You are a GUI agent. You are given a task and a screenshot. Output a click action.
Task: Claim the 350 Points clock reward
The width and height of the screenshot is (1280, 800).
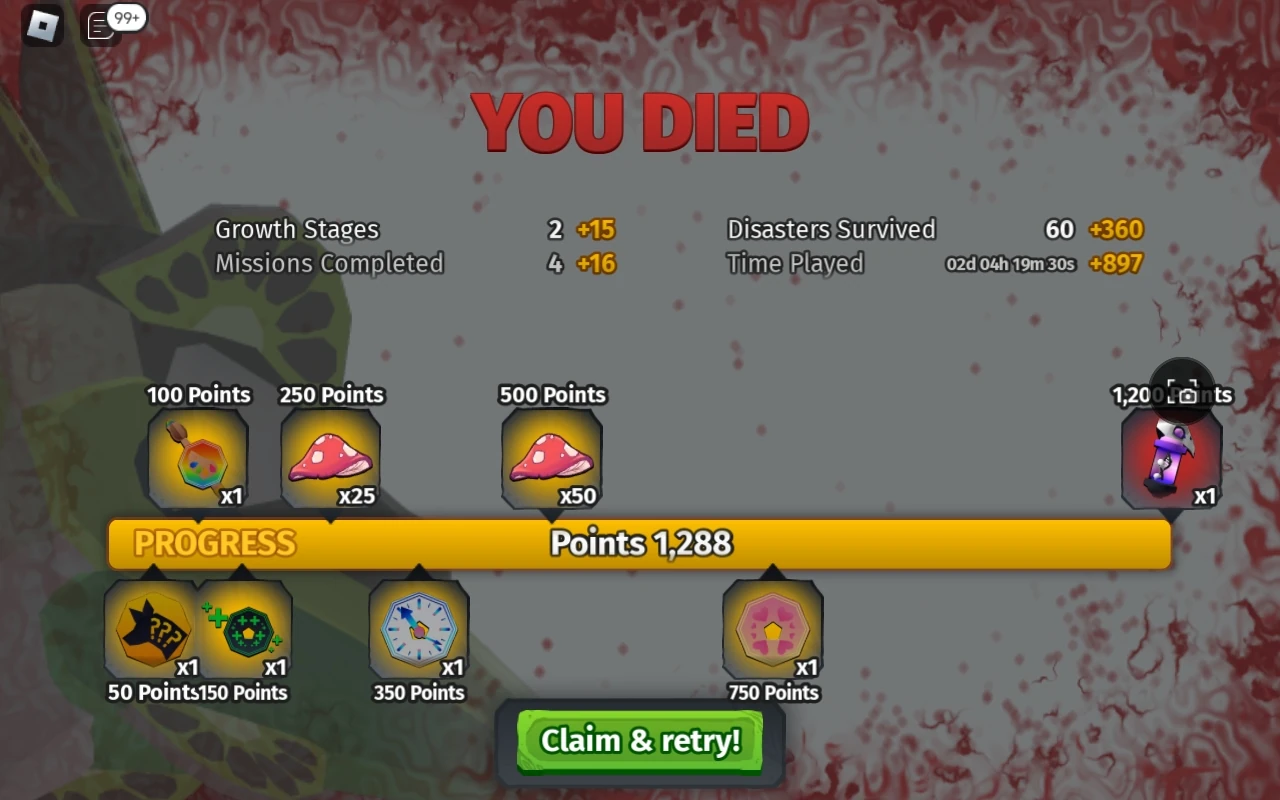(x=418, y=630)
